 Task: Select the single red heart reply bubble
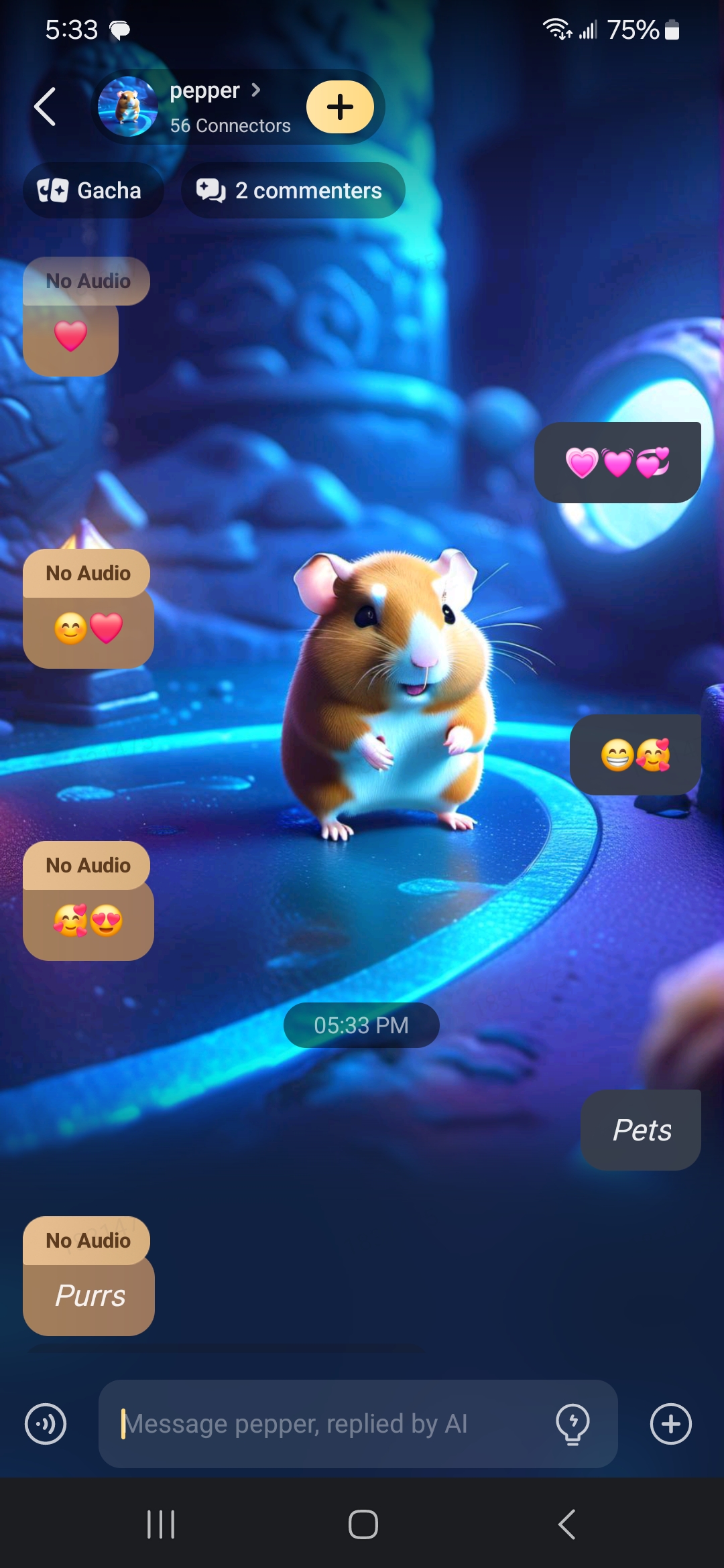[x=70, y=337]
